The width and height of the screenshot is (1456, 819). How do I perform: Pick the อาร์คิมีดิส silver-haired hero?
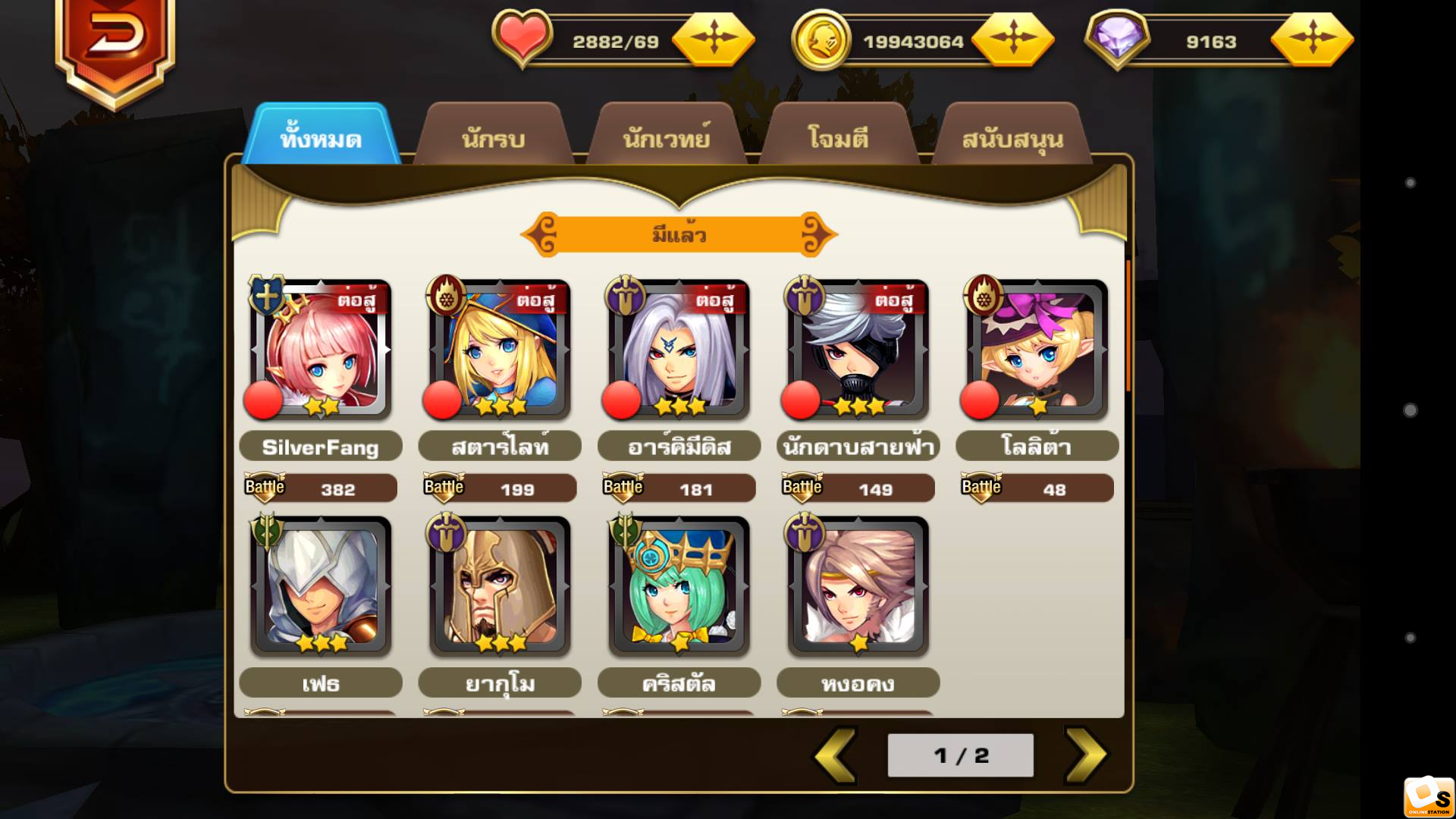point(679,350)
